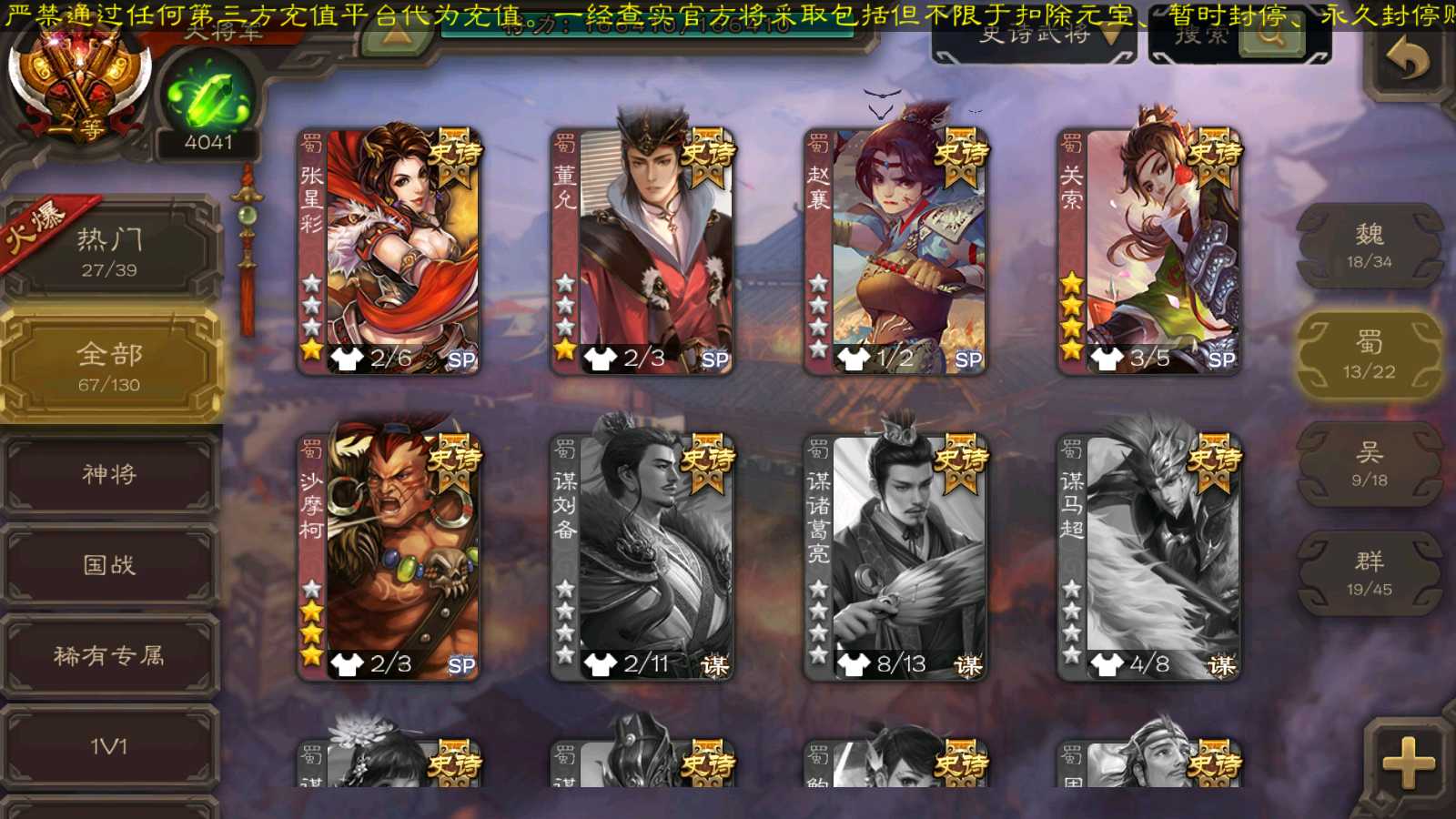
Task: Filter by 魏 faction
Action: pyautogui.click(x=1369, y=246)
